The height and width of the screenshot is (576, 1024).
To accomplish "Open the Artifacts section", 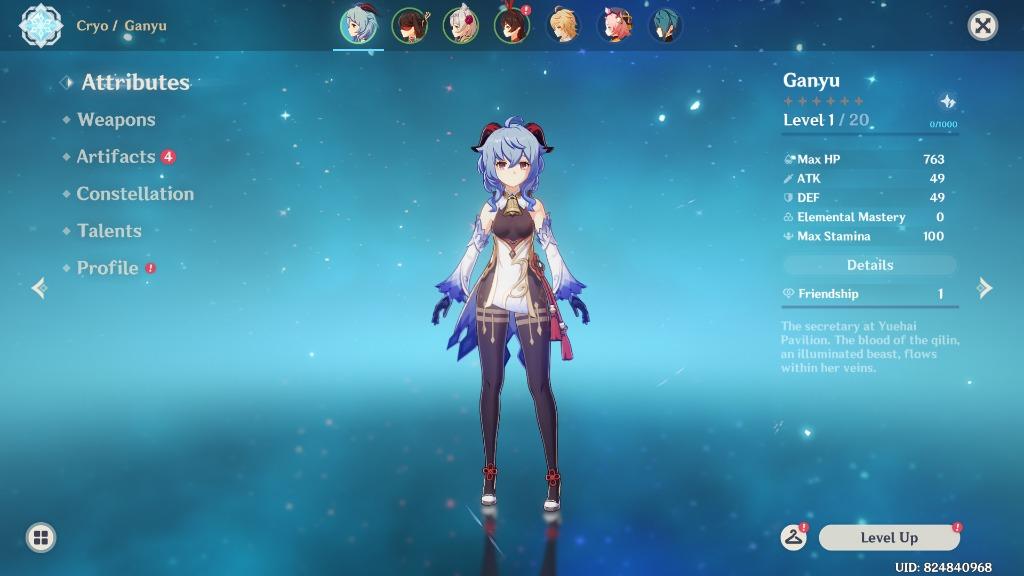I will pos(116,157).
